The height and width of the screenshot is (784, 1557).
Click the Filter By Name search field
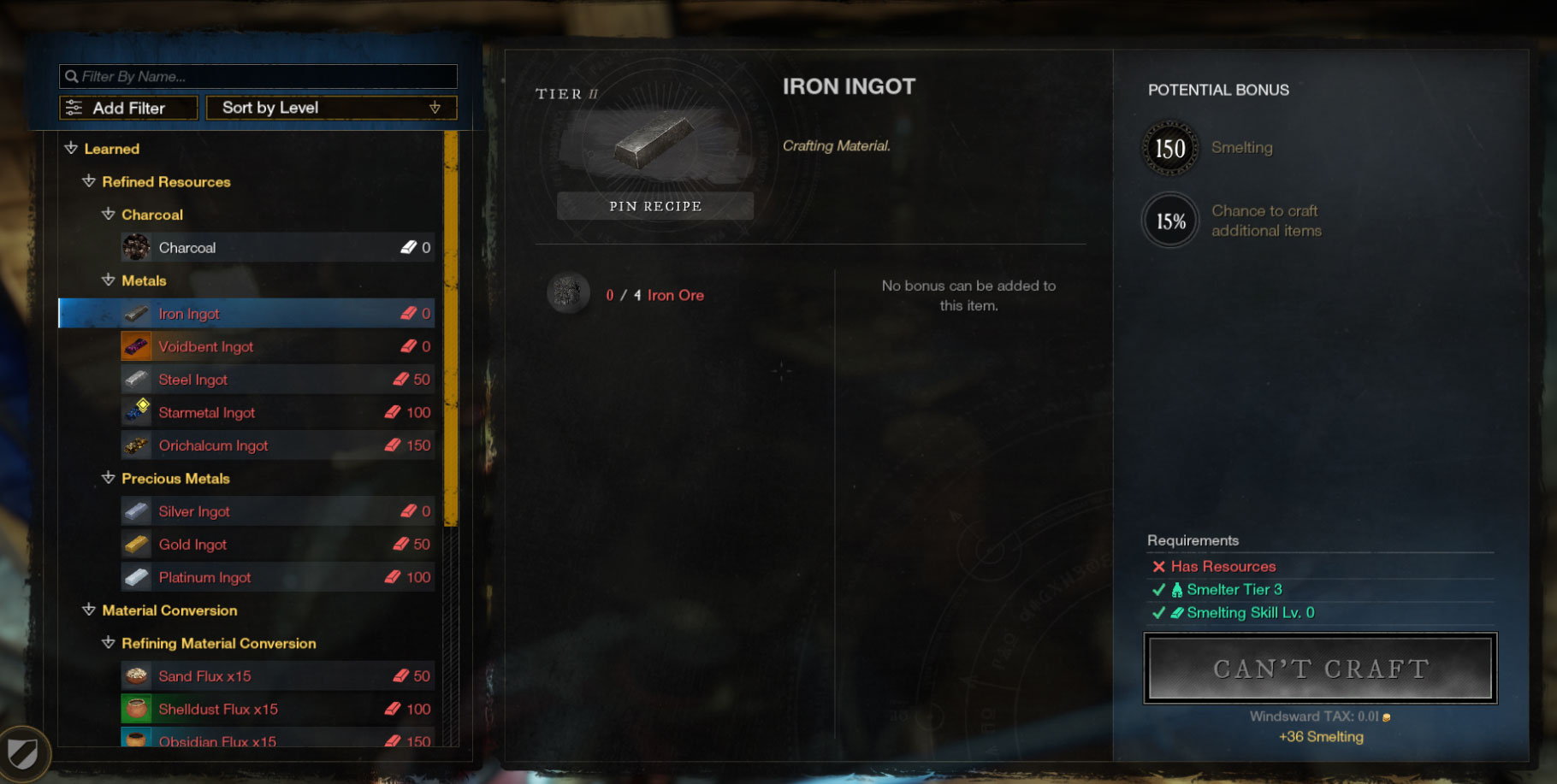coord(258,77)
